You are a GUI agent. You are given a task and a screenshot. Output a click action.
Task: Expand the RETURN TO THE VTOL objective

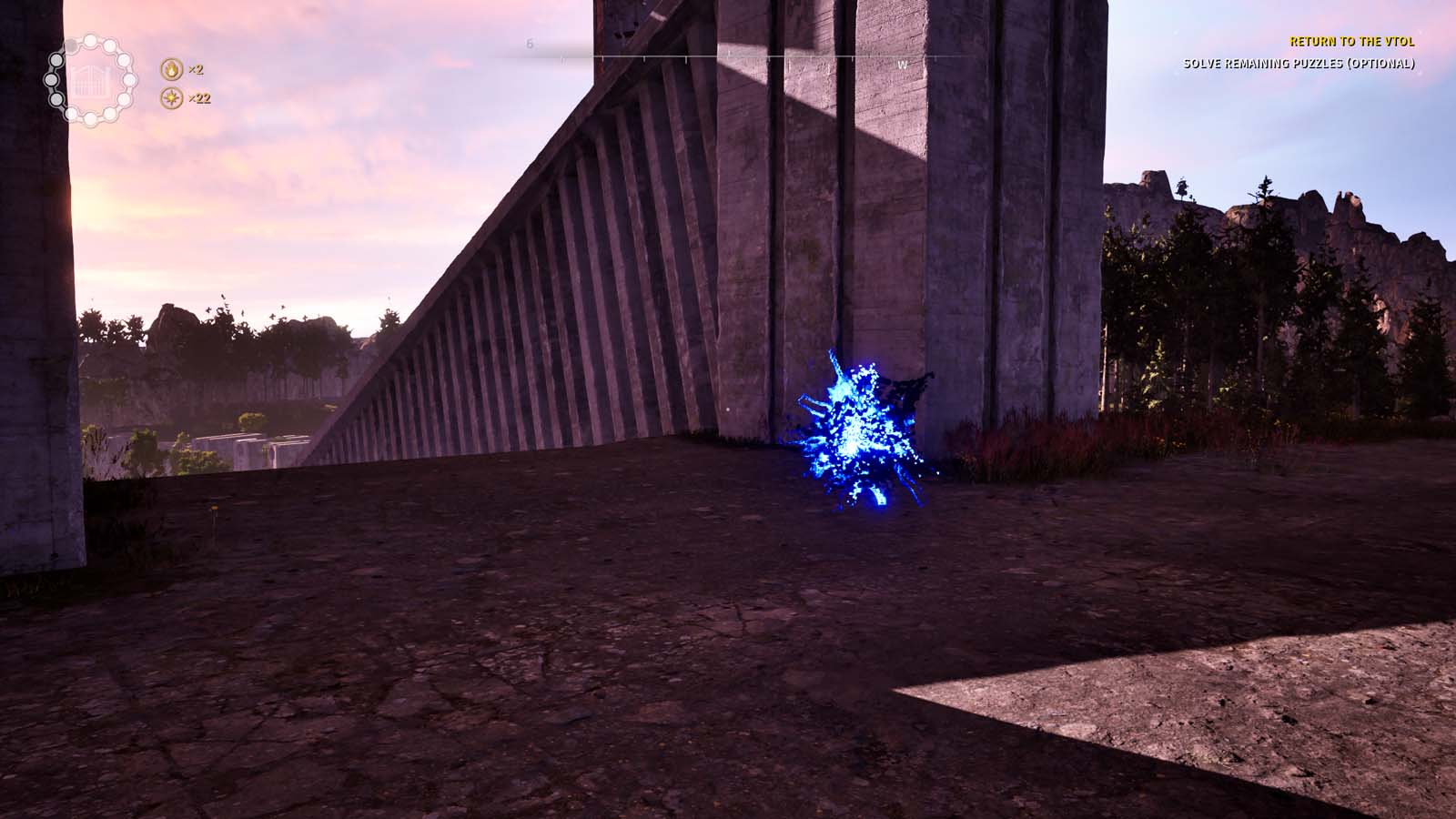click(1353, 41)
